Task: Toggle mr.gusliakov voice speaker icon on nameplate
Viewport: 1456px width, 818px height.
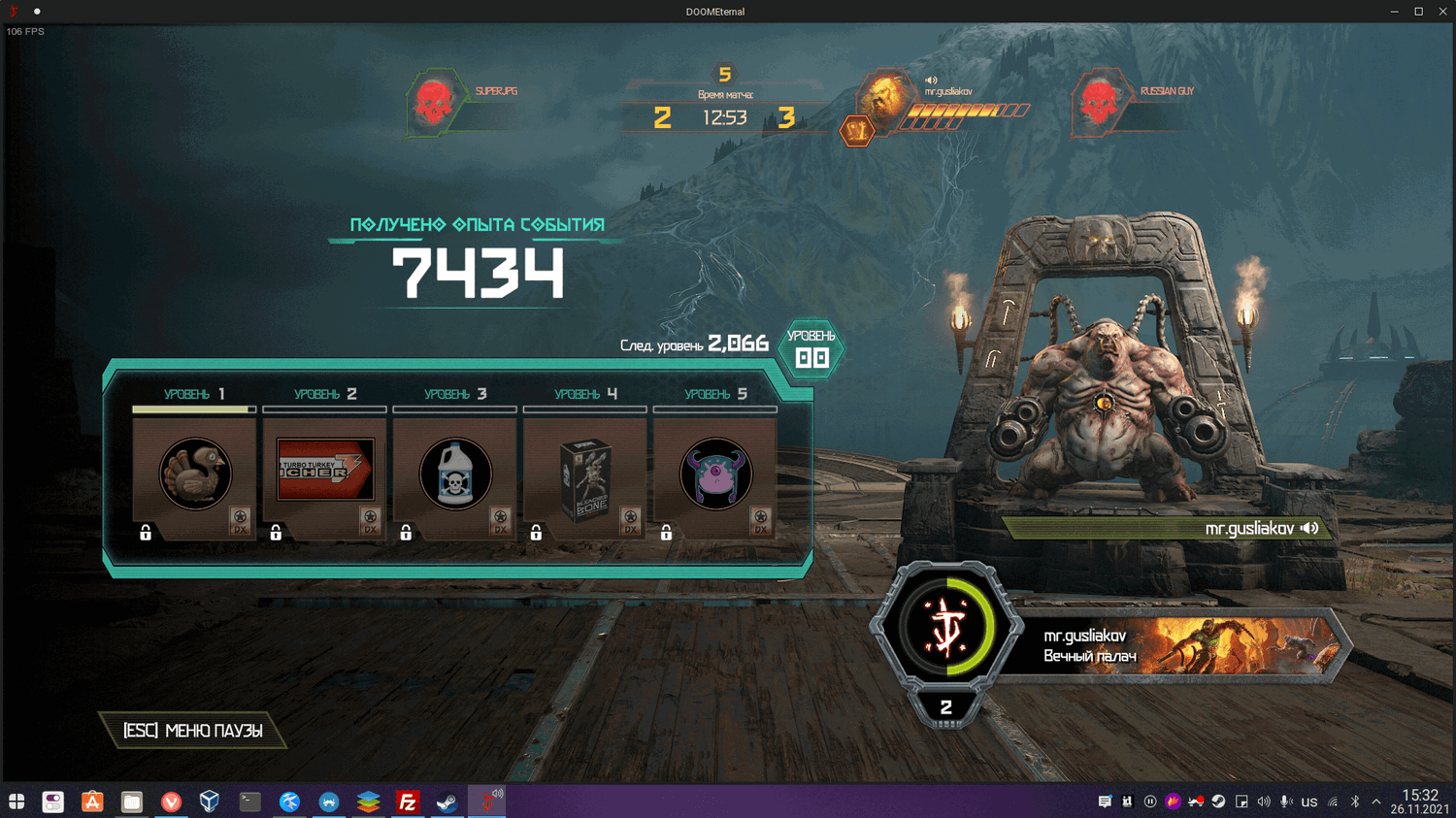Action: [x=1310, y=528]
